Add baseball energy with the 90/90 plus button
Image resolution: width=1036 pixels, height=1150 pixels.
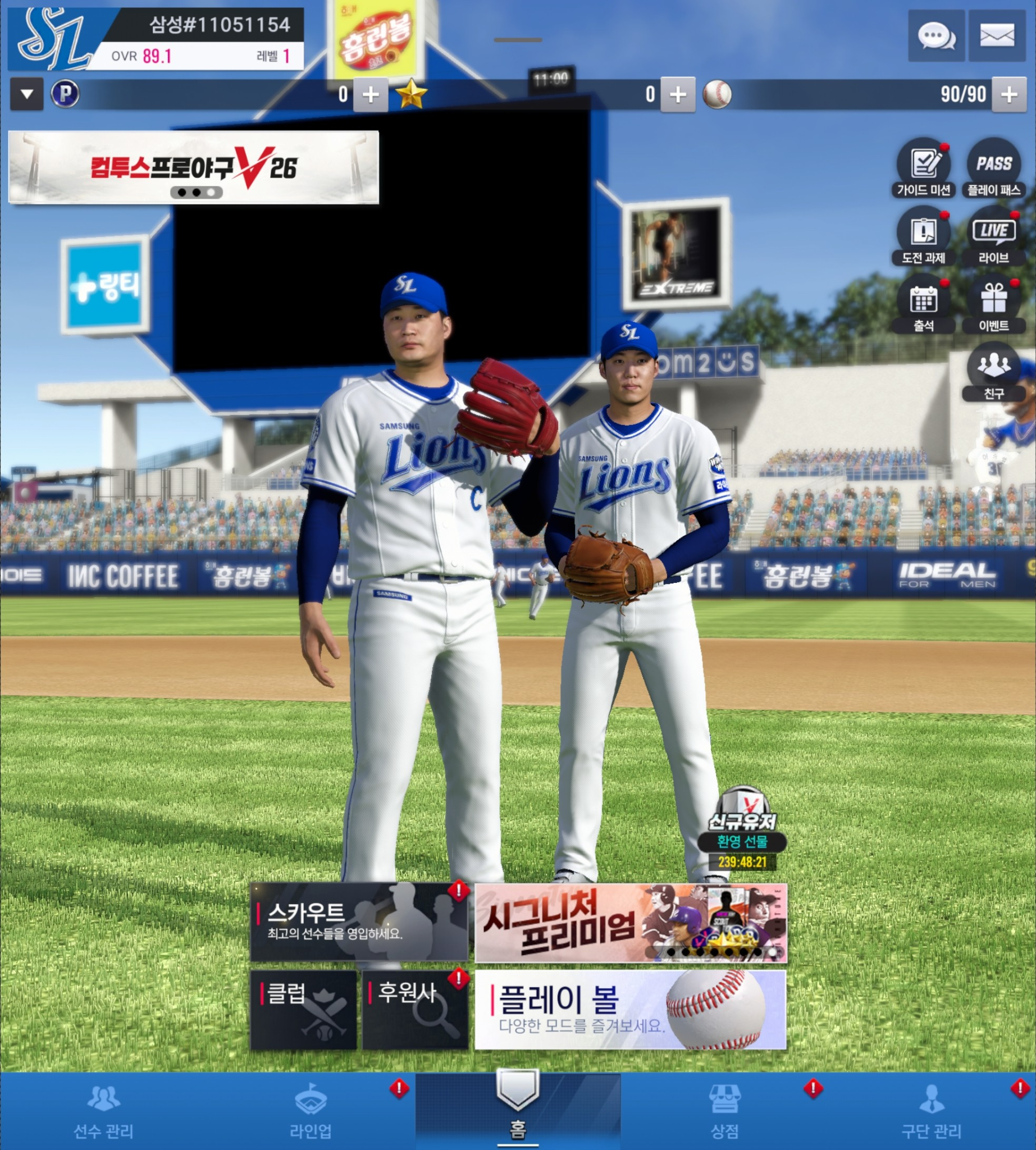pos(1008,94)
